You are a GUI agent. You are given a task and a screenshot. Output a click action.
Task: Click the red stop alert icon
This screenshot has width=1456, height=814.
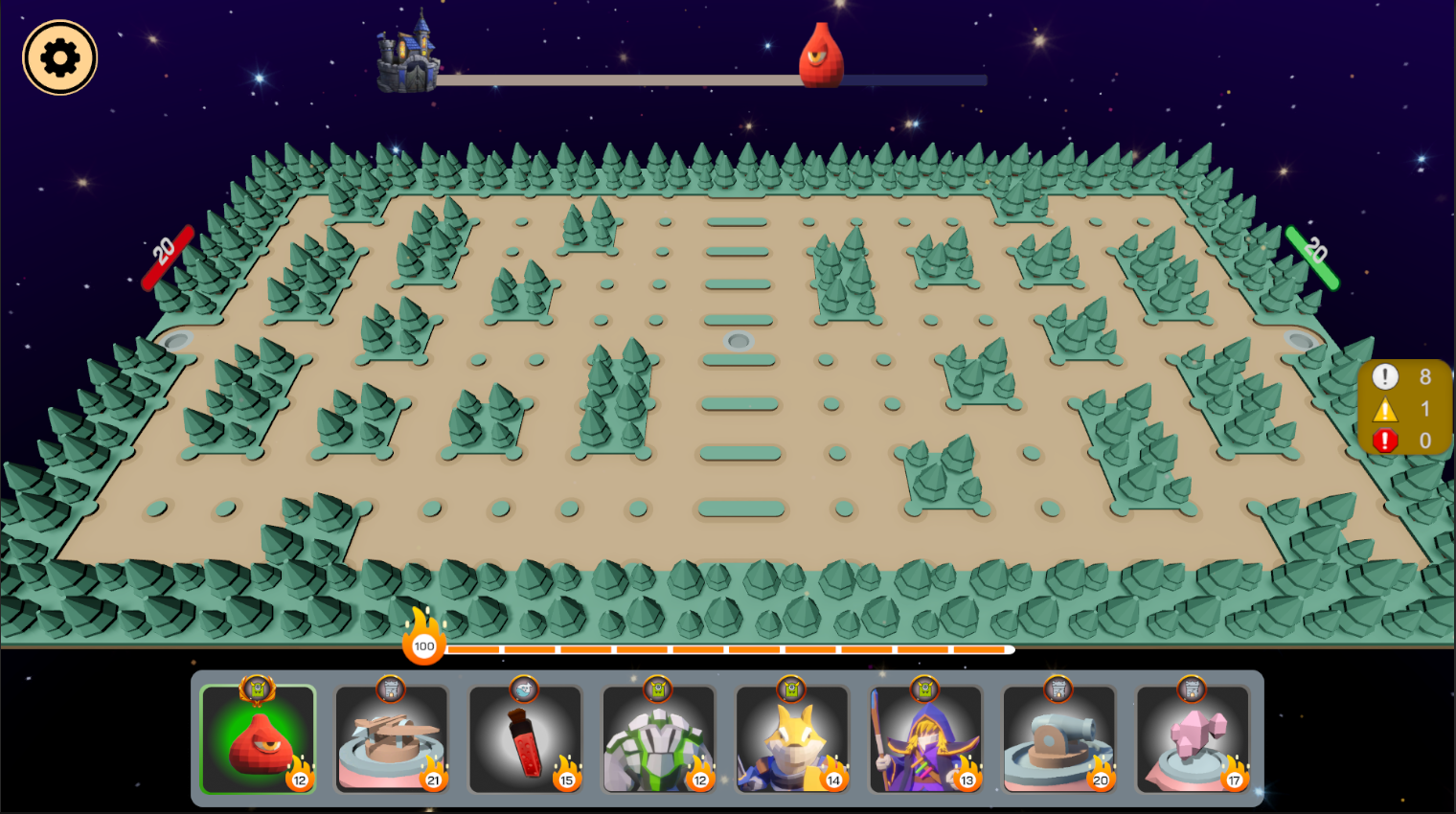tap(1384, 441)
